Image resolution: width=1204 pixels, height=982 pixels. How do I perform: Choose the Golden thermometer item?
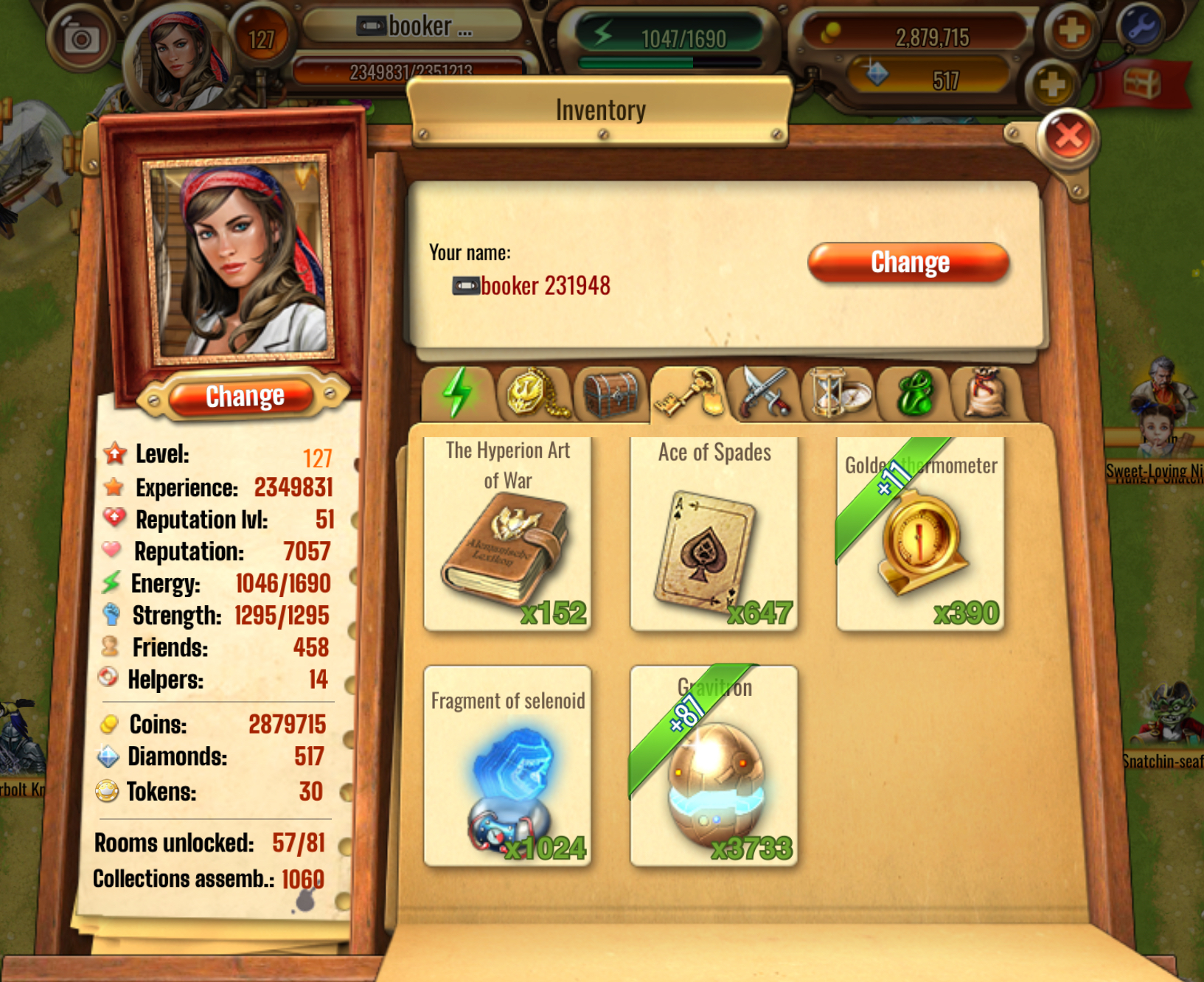(x=920, y=534)
